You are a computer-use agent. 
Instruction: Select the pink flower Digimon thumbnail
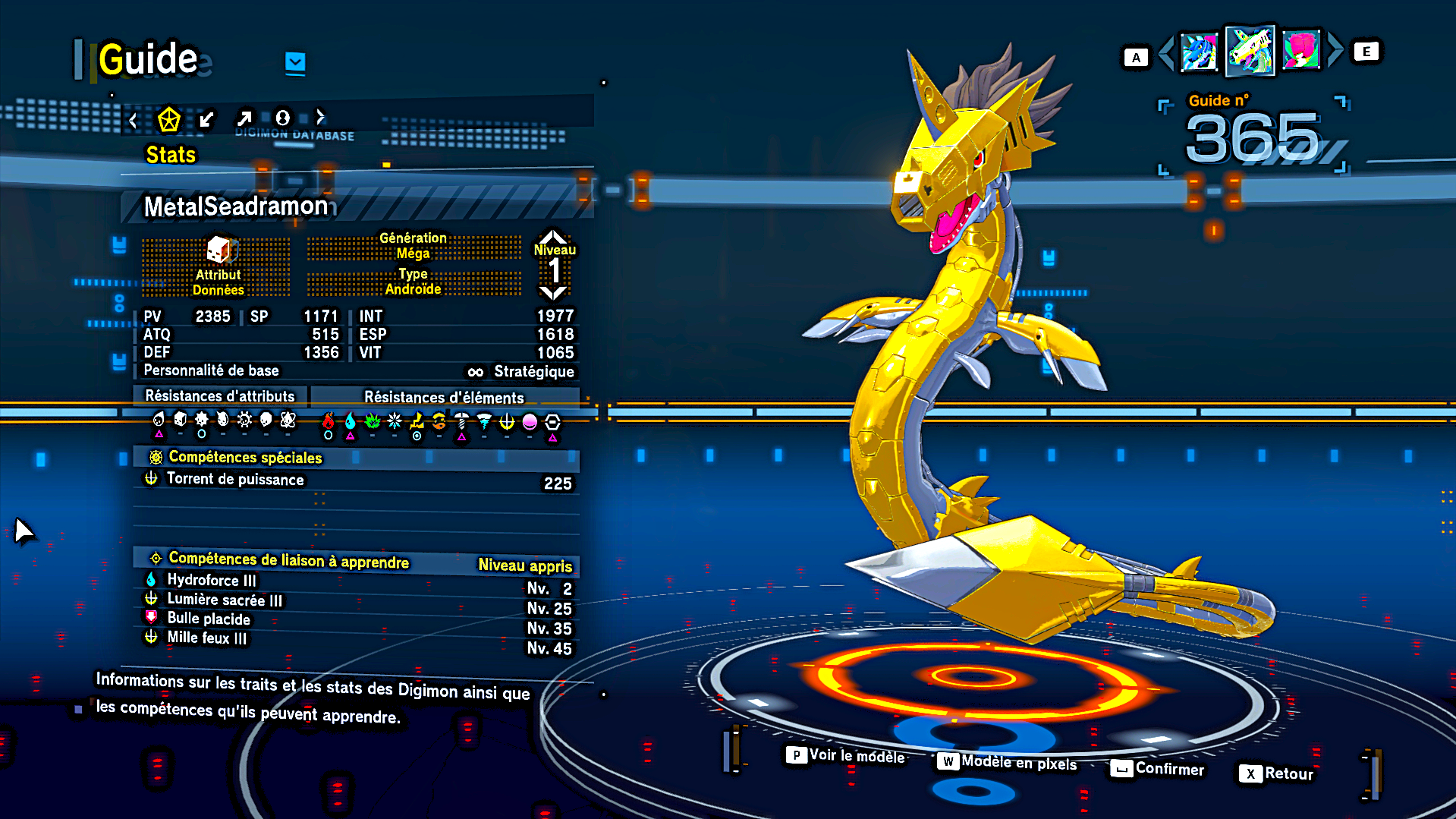(x=1300, y=51)
